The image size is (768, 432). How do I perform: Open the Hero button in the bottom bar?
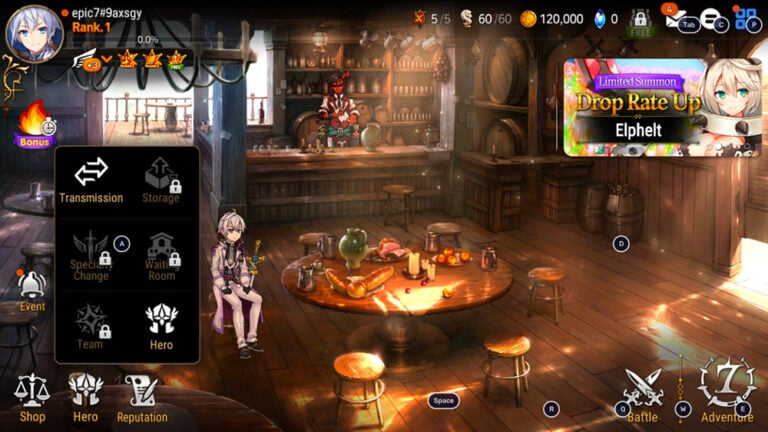85,396
